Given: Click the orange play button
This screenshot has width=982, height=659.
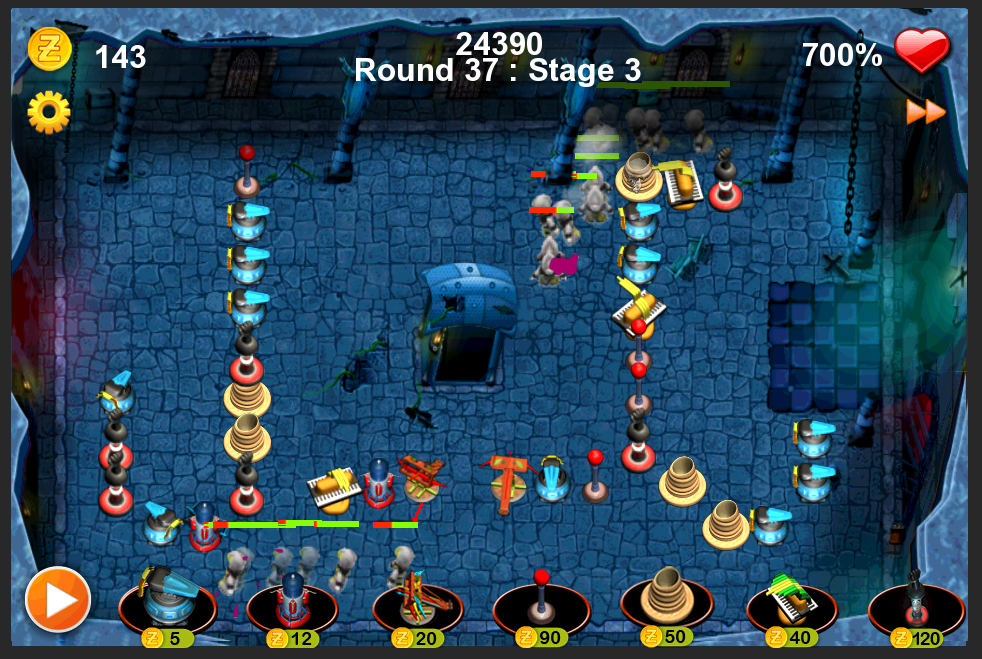Looking at the screenshot, I should coord(58,600).
